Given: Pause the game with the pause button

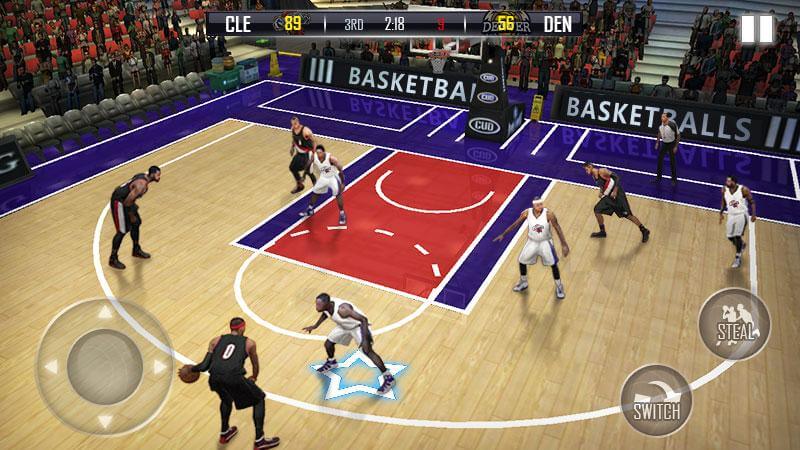Looking at the screenshot, I should [x=757, y=29].
